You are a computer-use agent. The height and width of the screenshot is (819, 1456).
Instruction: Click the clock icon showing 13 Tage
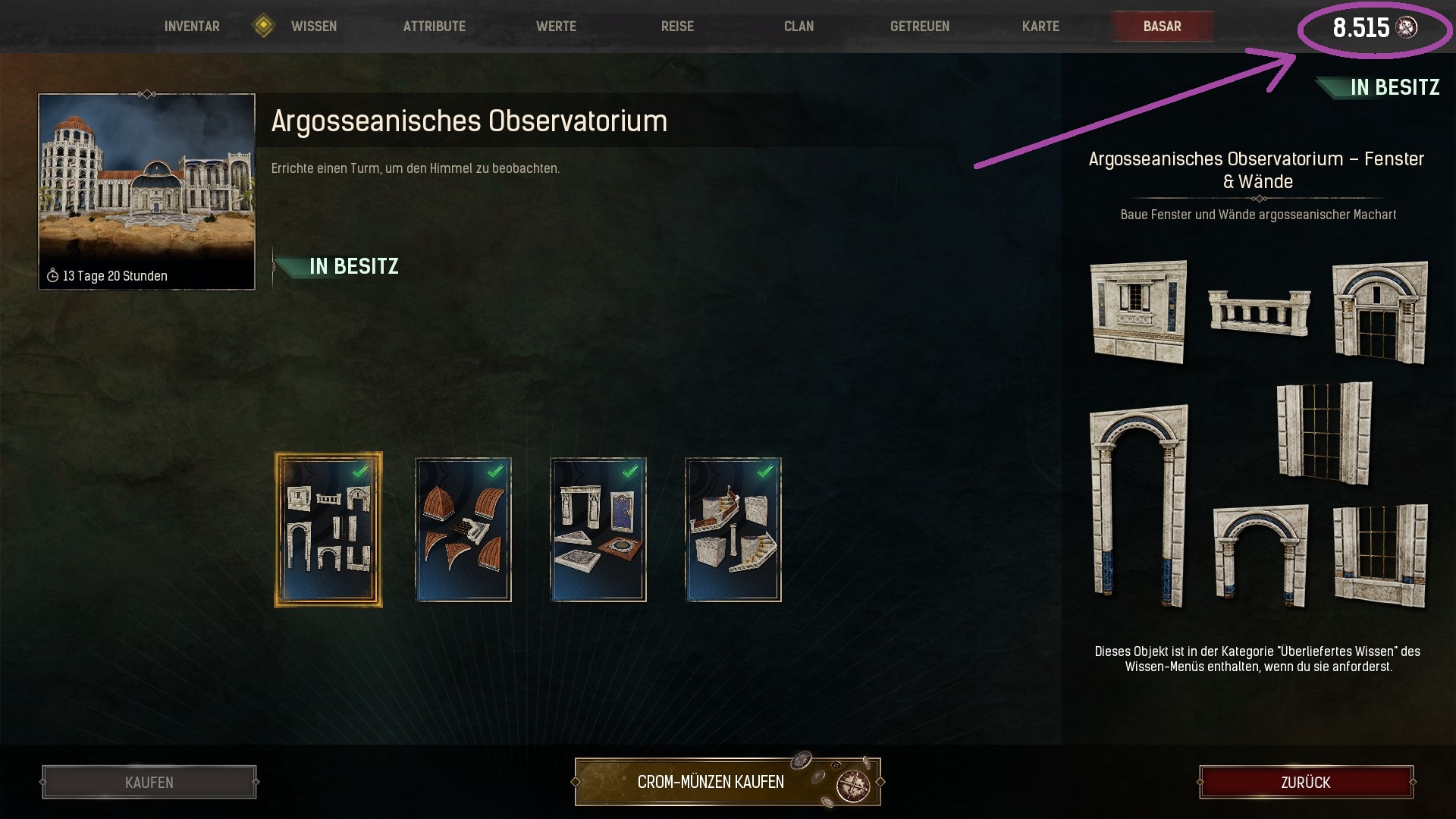52,276
